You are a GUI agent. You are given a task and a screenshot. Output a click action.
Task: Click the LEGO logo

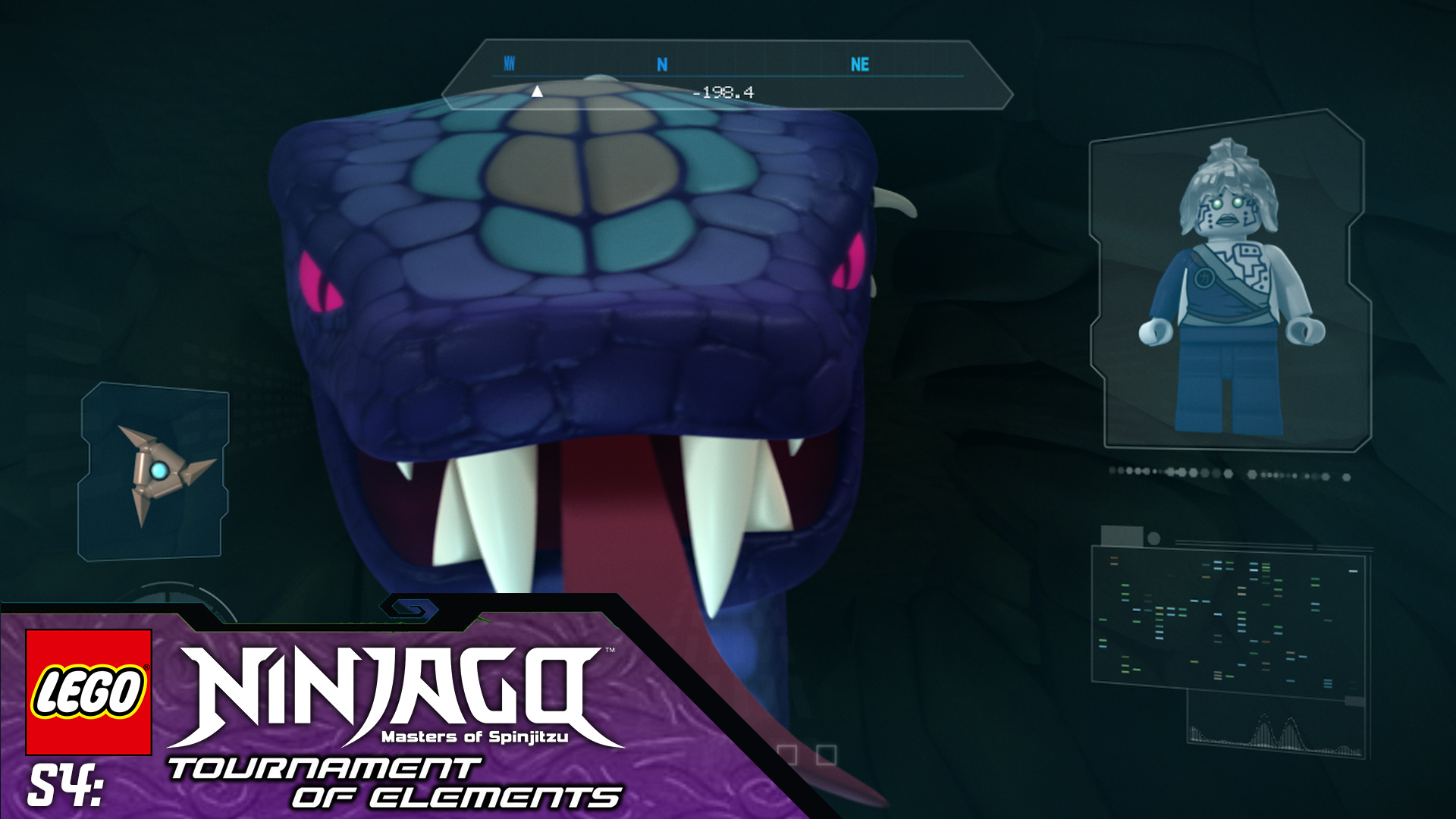coord(89,692)
